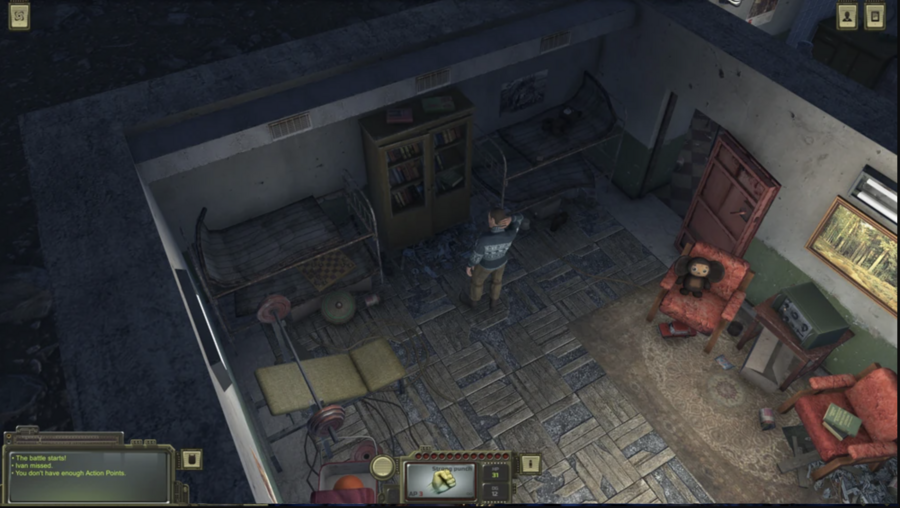
Task: Toggle the button beside the message log
Action: click(193, 459)
